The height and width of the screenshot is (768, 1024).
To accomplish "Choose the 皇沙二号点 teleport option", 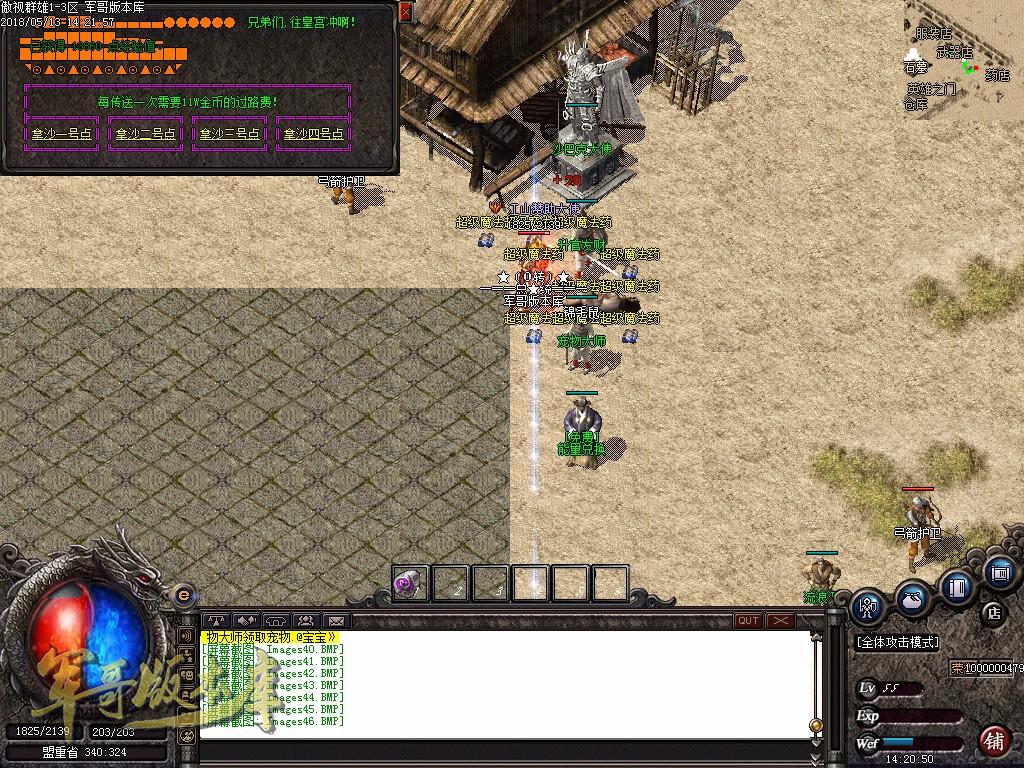I will [x=146, y=133].
